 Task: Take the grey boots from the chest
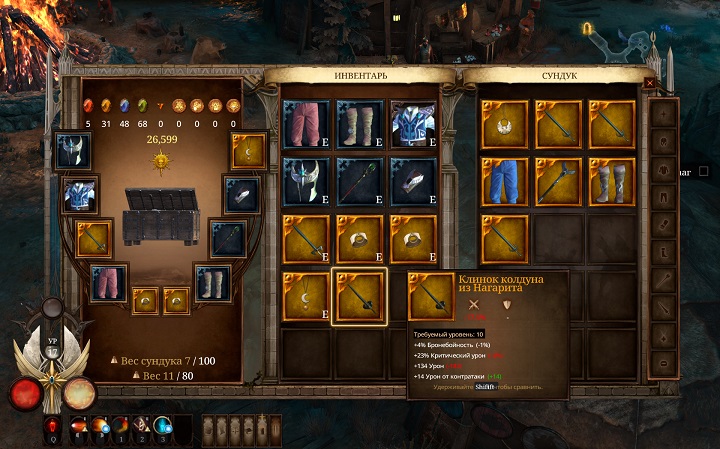(x=611, y=180)
